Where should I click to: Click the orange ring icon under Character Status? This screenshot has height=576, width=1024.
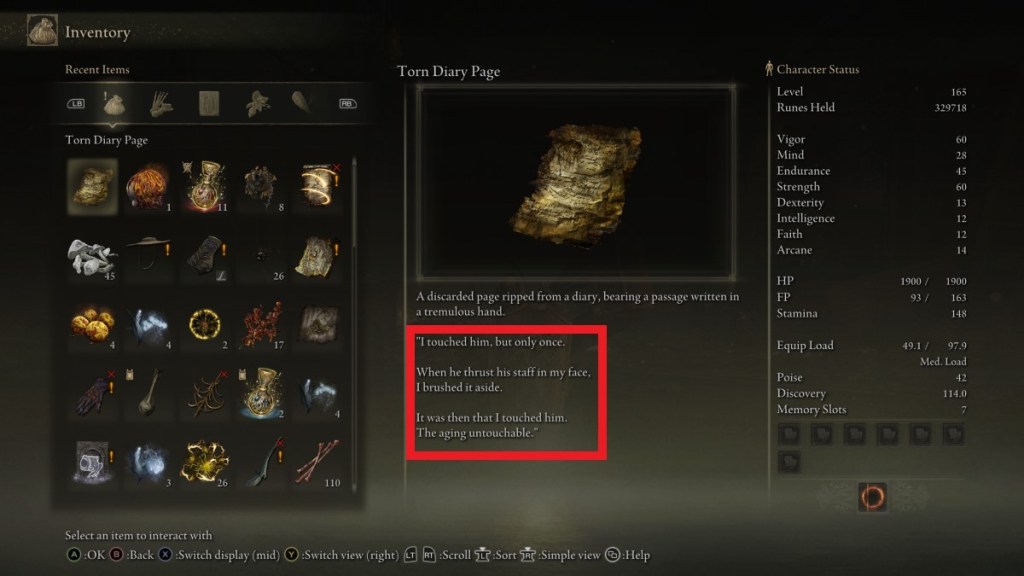tap(872, 497)
